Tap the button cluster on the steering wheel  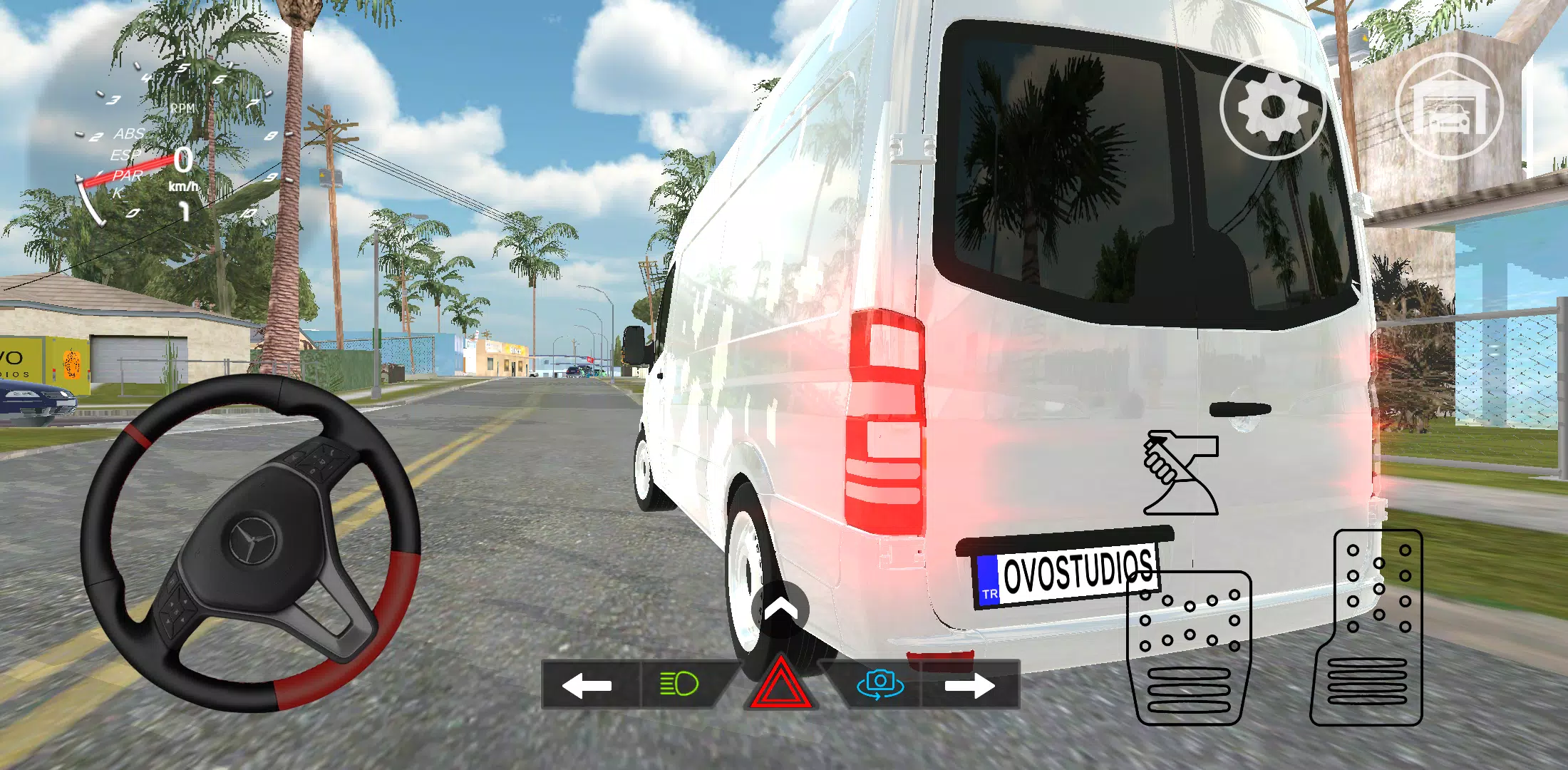[176, 610]
